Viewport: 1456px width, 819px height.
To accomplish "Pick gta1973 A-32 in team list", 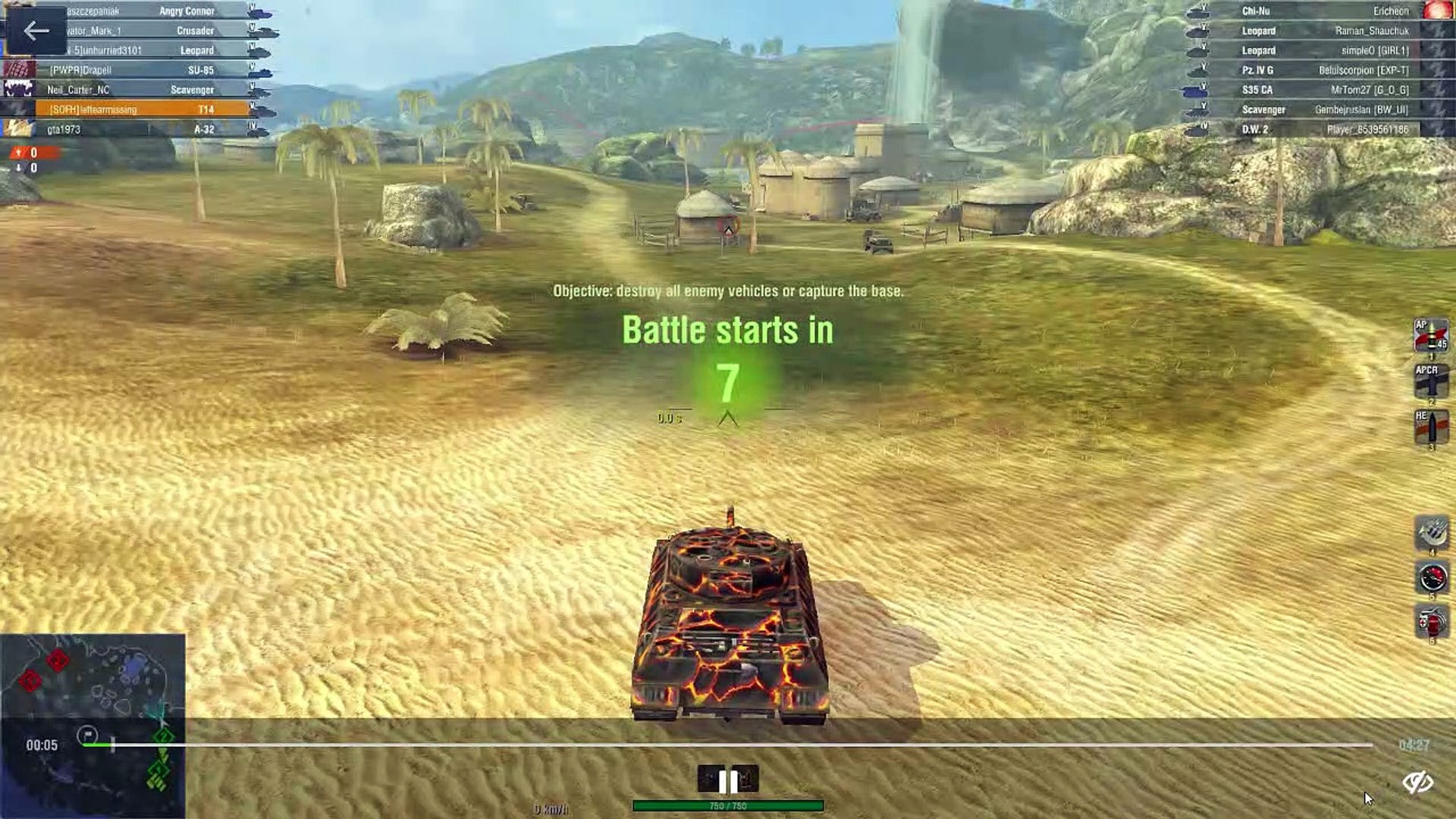I will [142, 129].
